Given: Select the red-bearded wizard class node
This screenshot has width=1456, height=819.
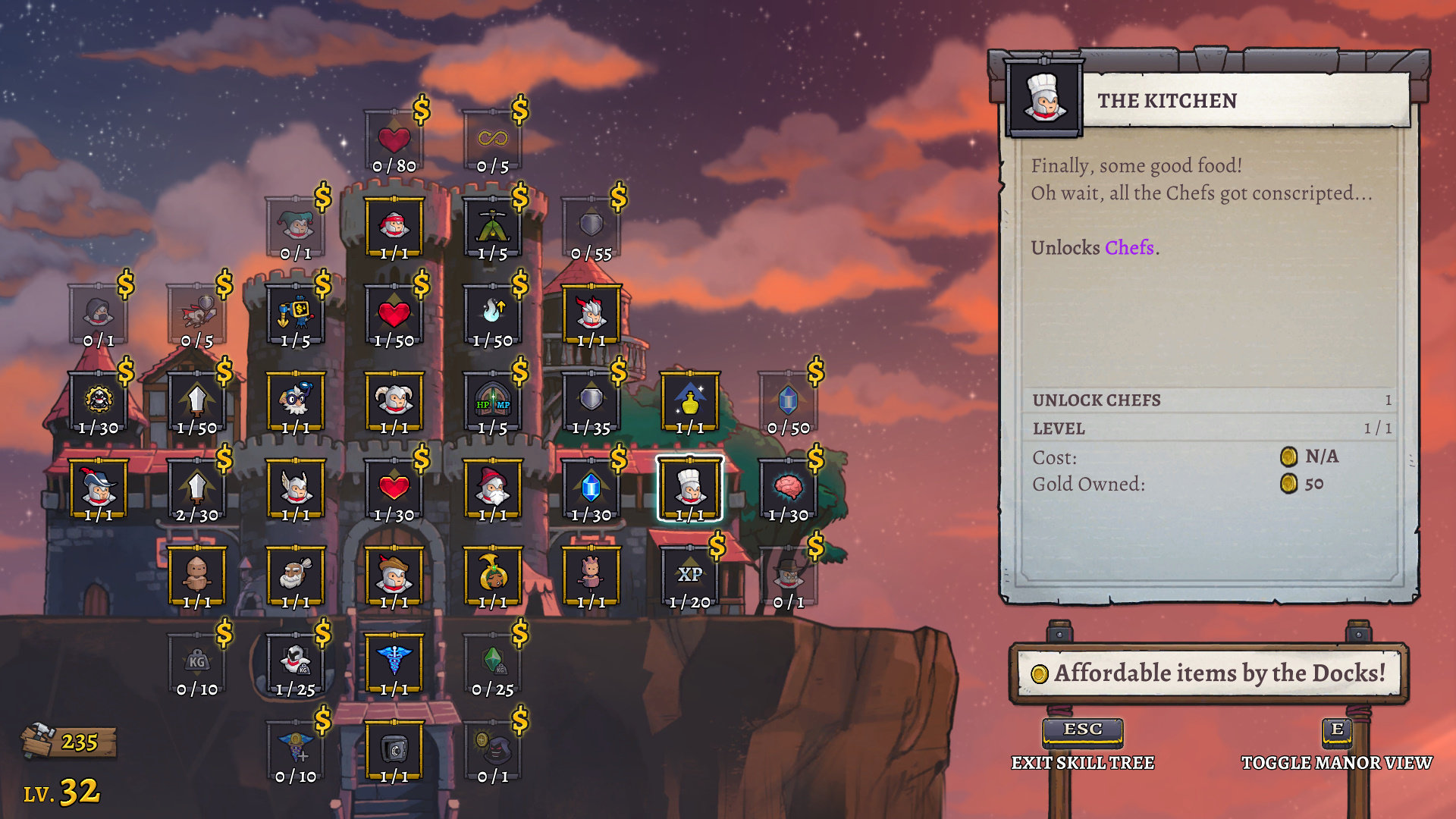Looking at the screenshot, I should tap(492, 488).
